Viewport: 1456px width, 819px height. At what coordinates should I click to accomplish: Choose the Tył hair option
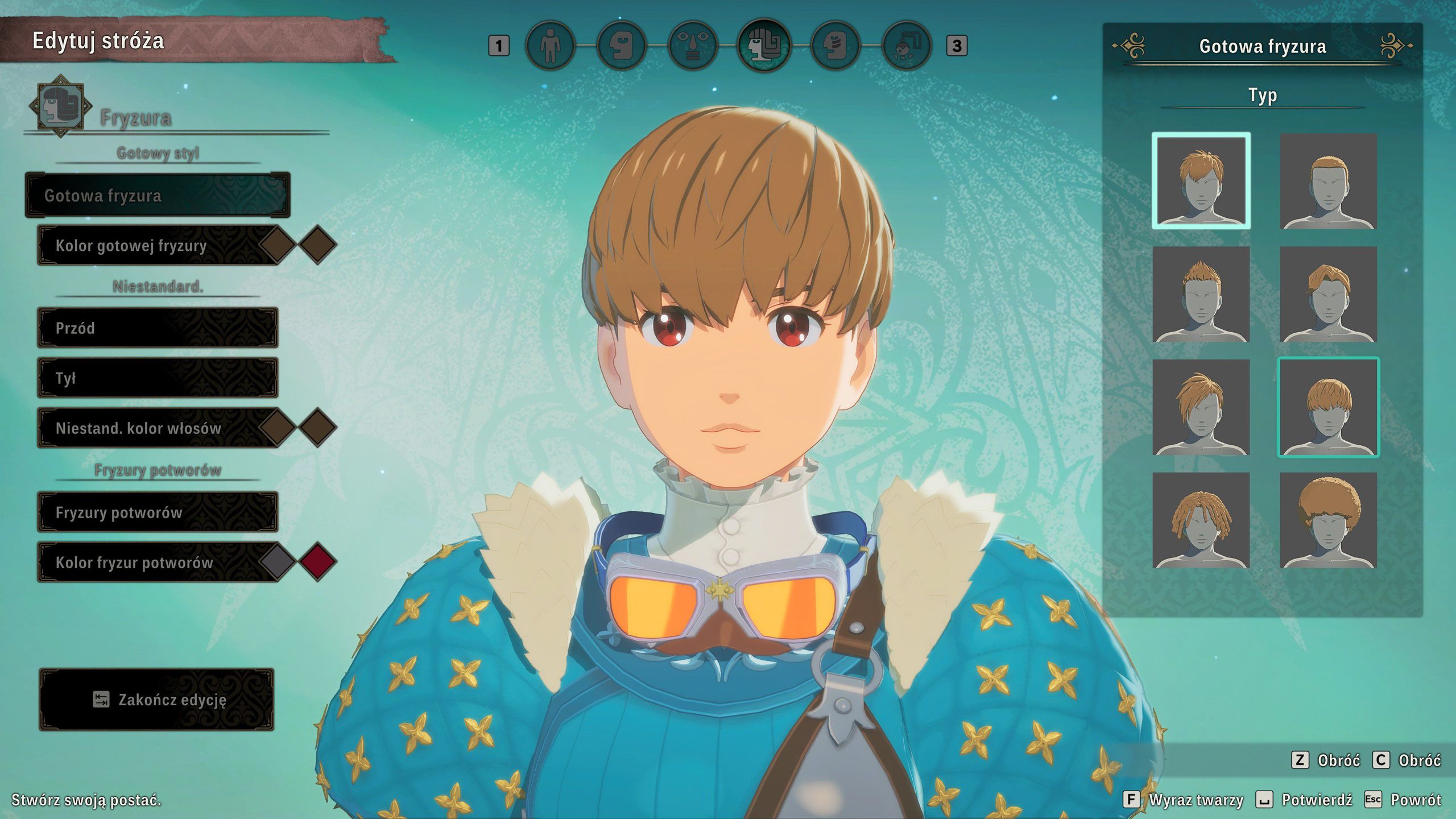tap(158, 378)
